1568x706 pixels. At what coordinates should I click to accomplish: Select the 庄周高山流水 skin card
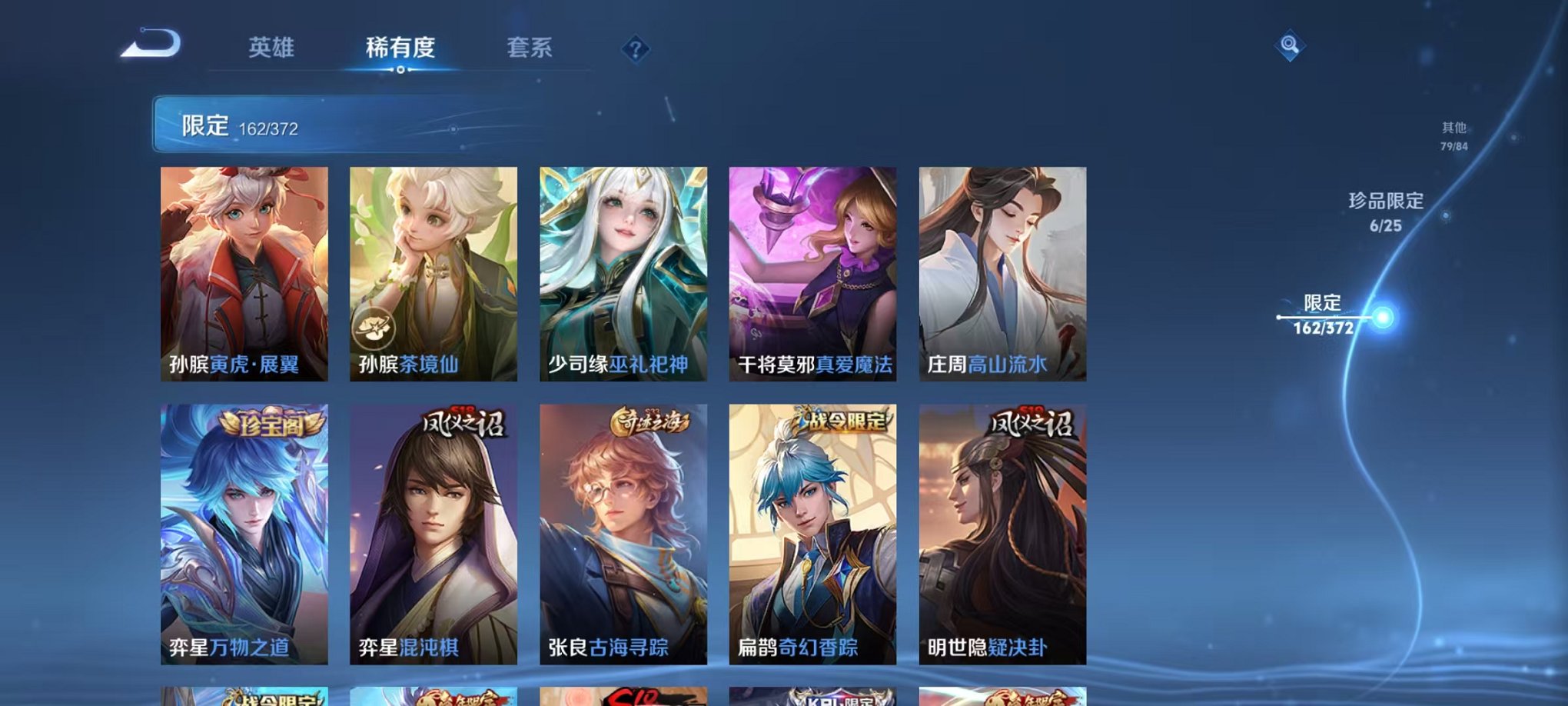pyautogui.click(x=999, y=269)
